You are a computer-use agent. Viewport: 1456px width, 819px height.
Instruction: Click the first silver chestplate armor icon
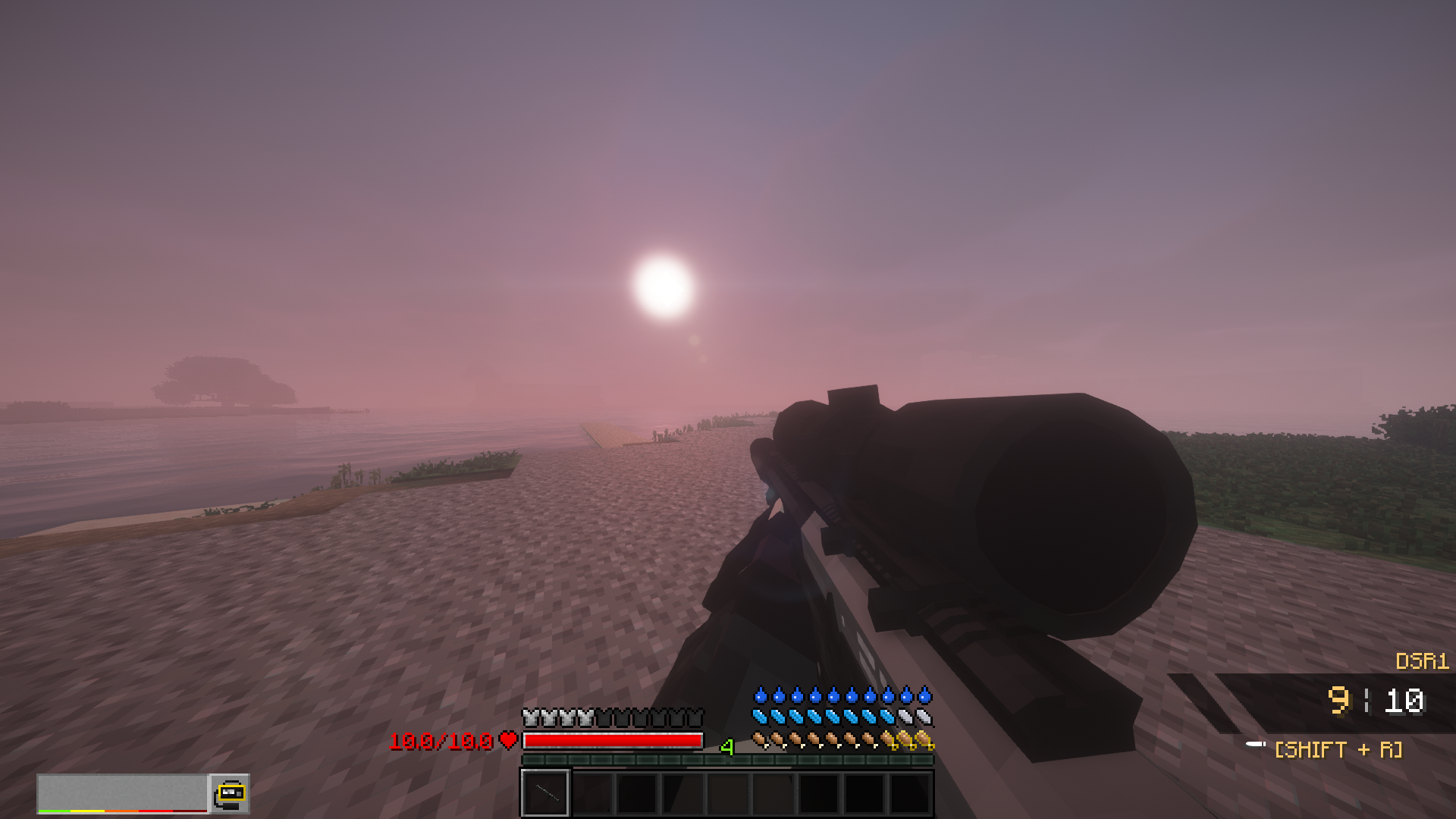528,716
